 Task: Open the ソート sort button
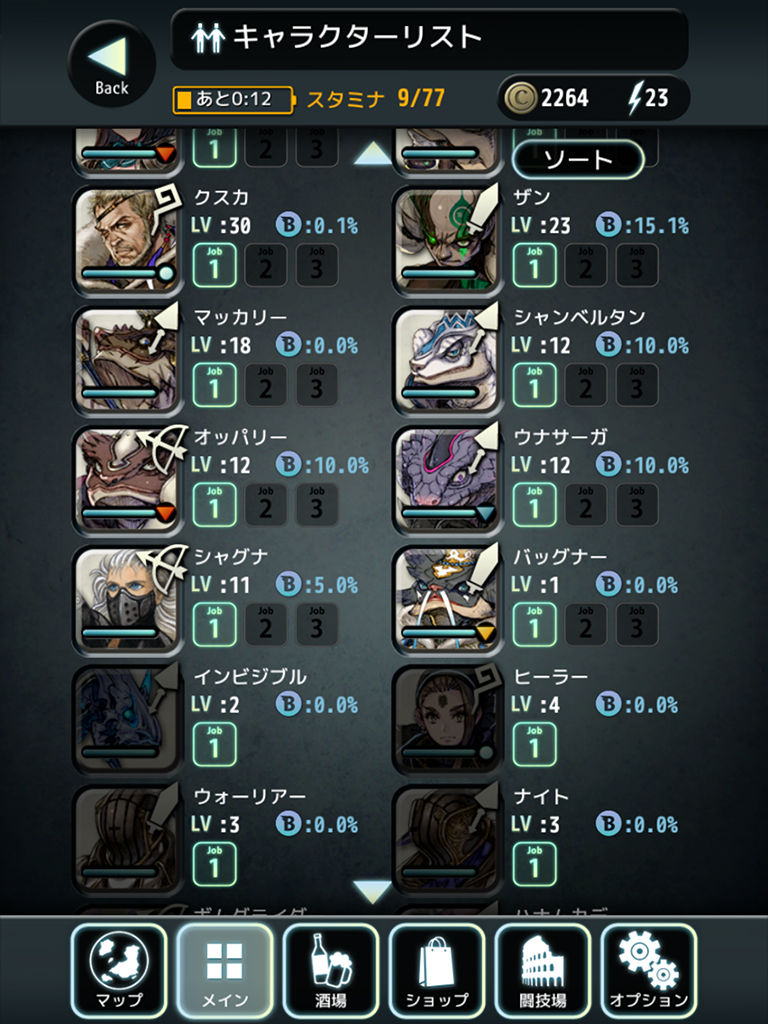click(x=577, y=159)
